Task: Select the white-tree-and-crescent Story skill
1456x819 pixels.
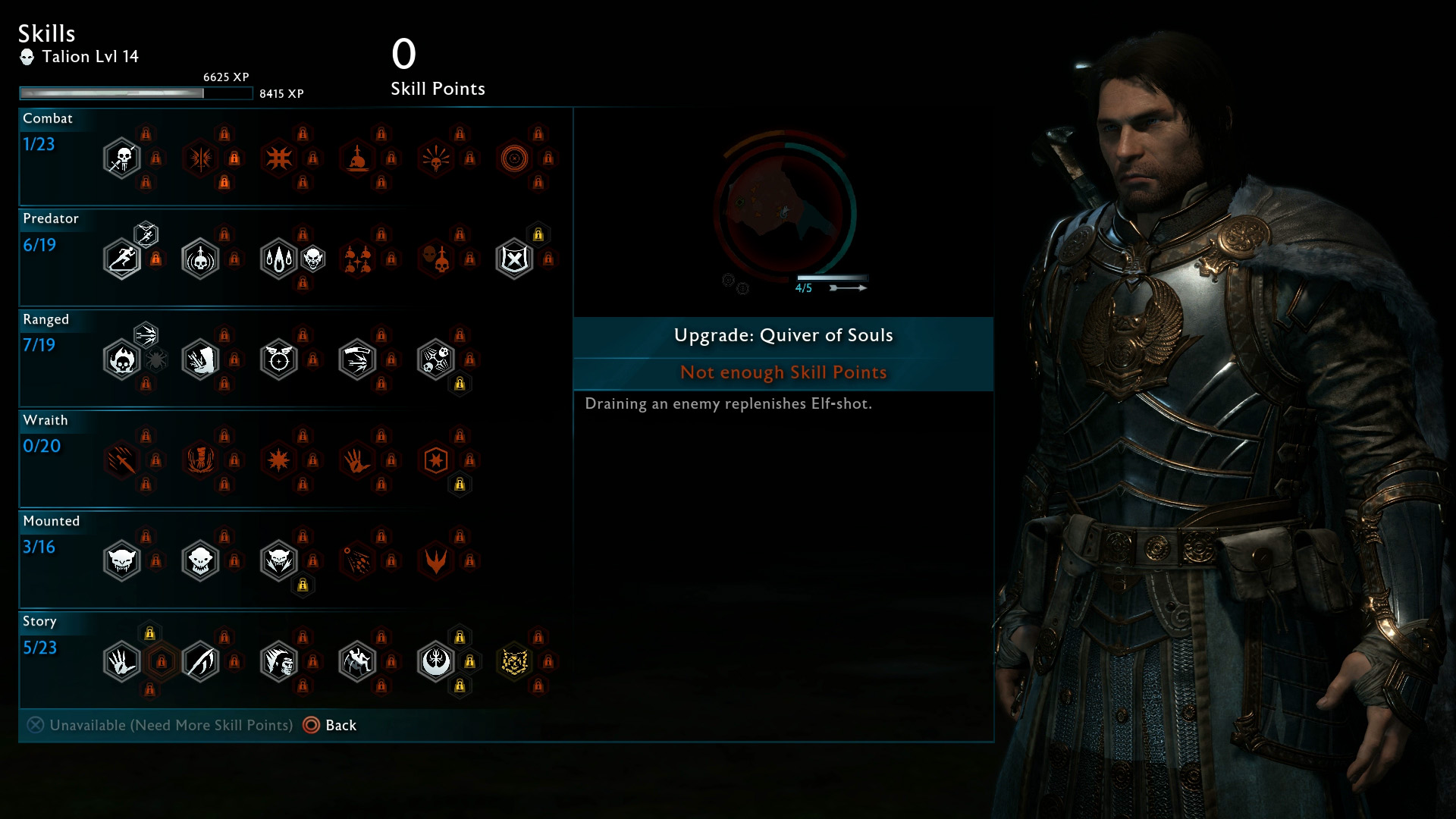Action: click(436, 662)
